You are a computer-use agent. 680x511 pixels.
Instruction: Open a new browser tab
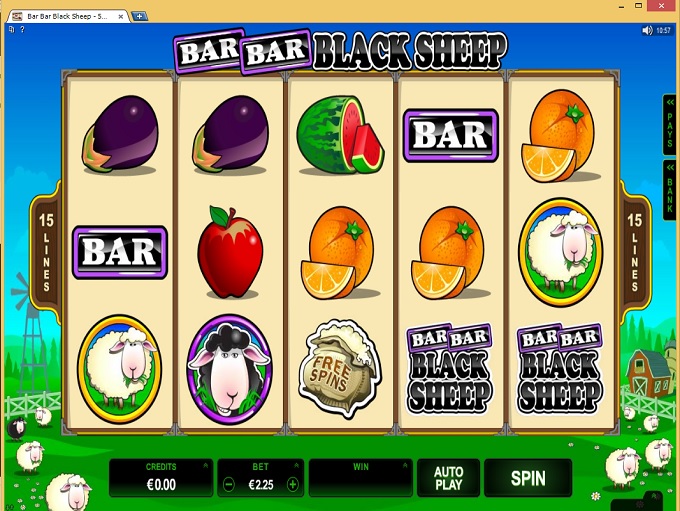pos(139,15)
